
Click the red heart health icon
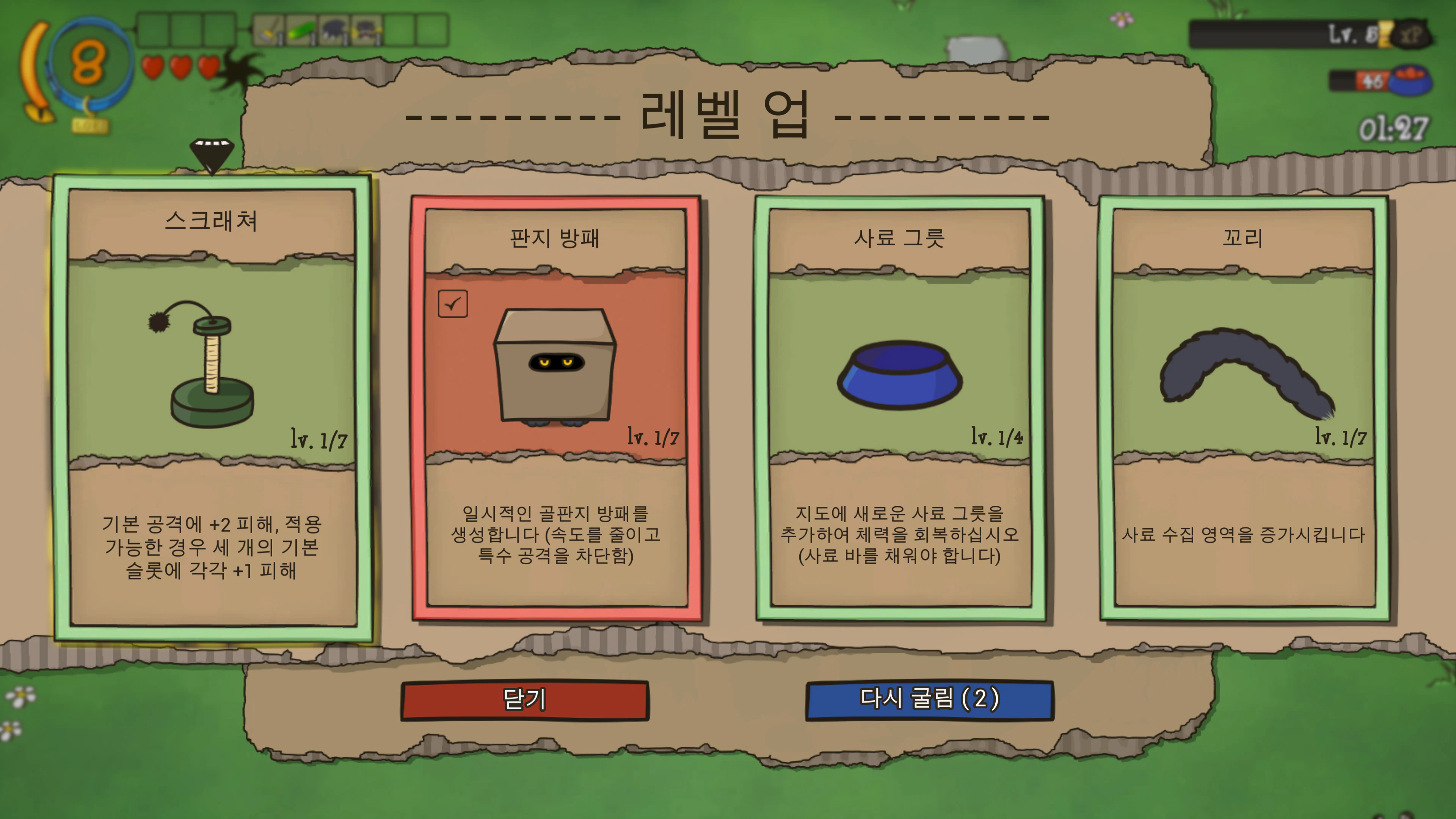coord(152,67)
